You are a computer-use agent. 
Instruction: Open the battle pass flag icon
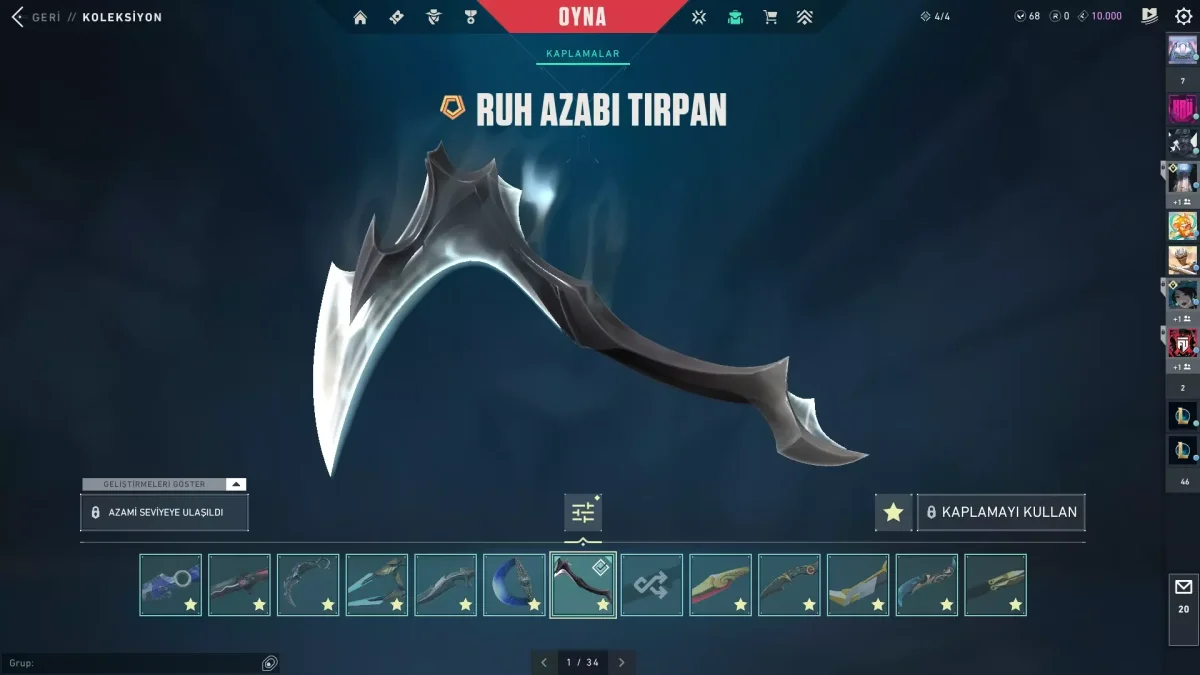pyautogui.click(x=1149, y=17)
